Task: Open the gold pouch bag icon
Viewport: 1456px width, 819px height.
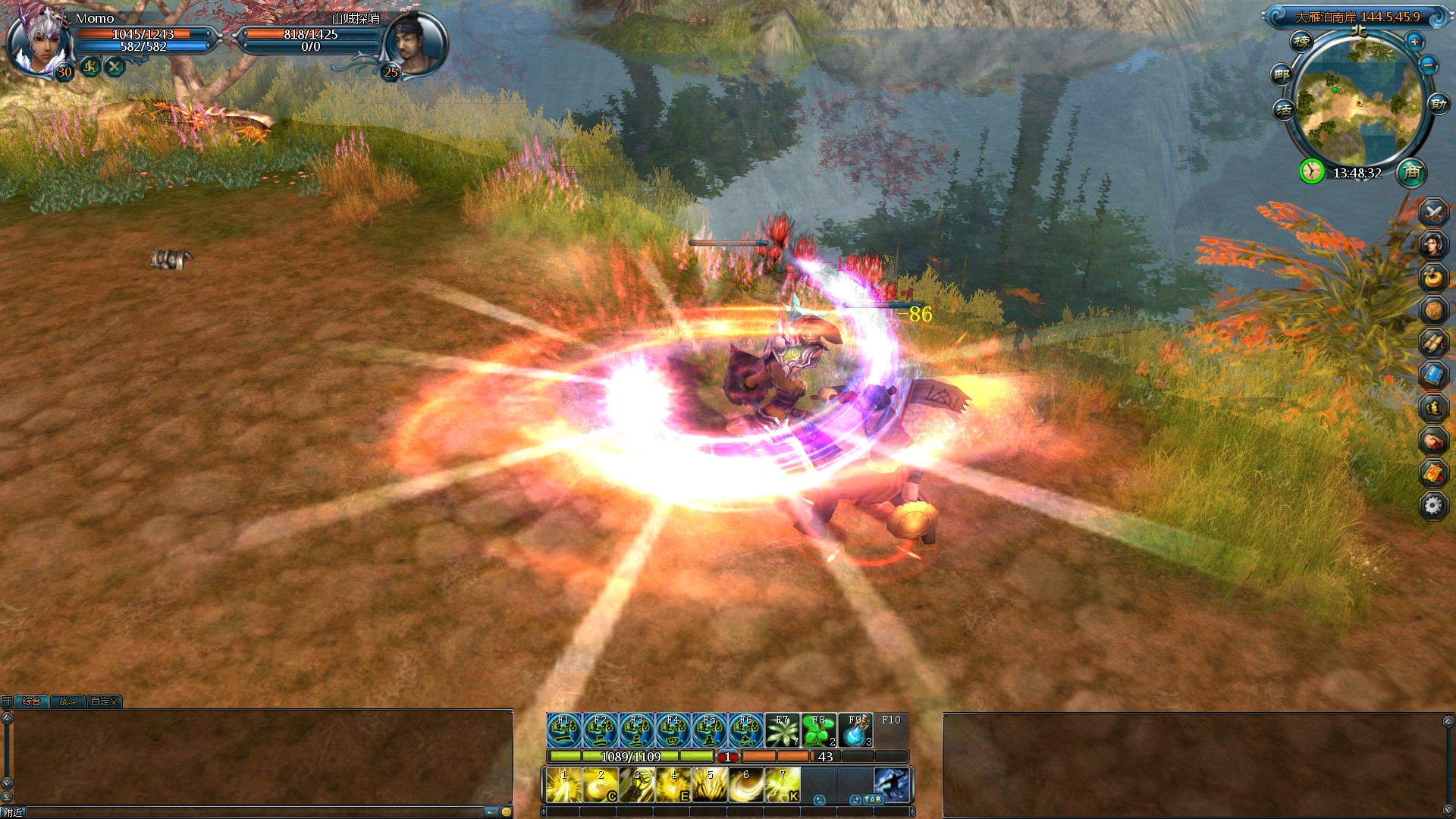Action: click(1433, 278)
